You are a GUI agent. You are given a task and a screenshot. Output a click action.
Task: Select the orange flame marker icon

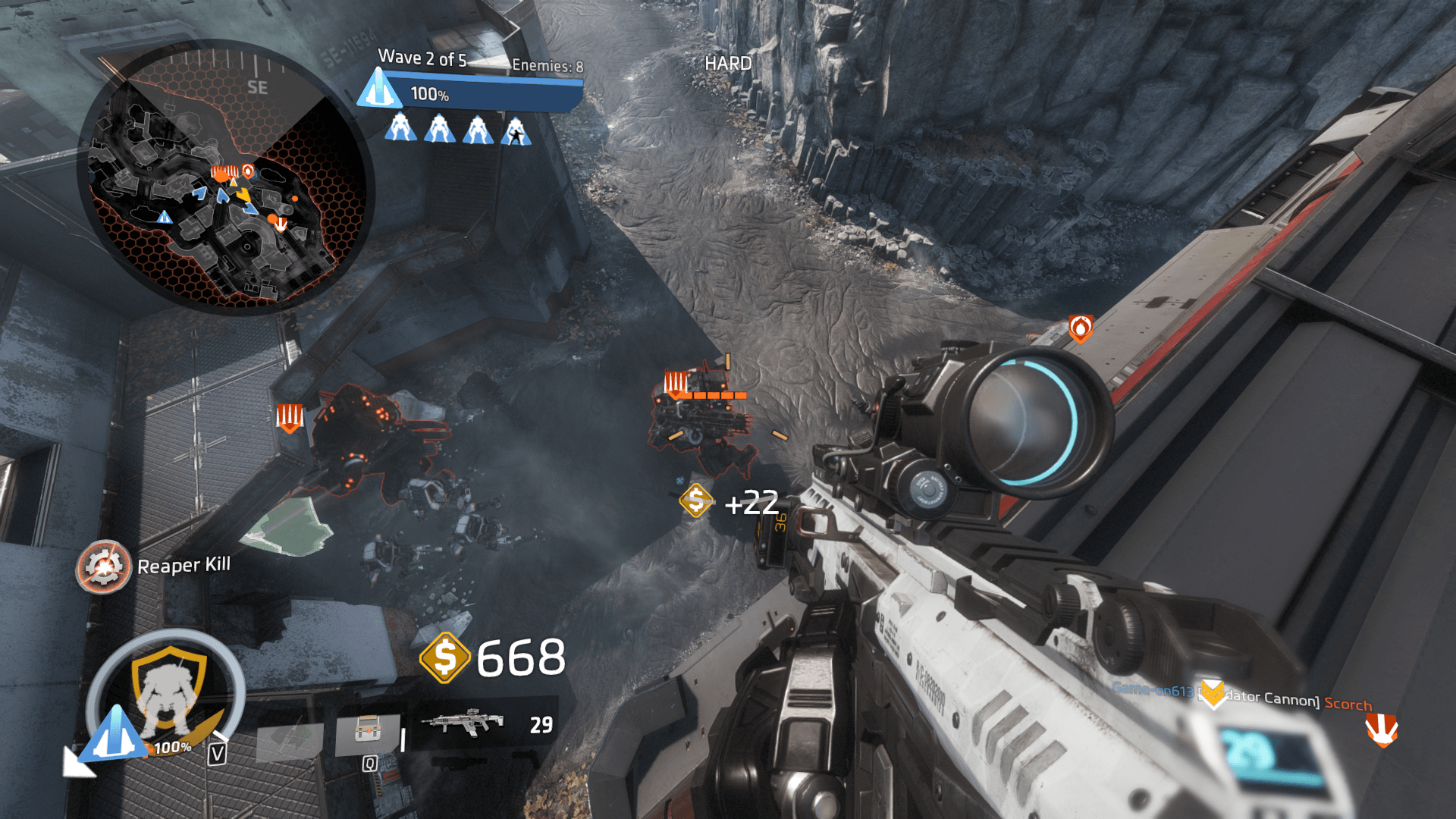click(x=1081, y=328)
